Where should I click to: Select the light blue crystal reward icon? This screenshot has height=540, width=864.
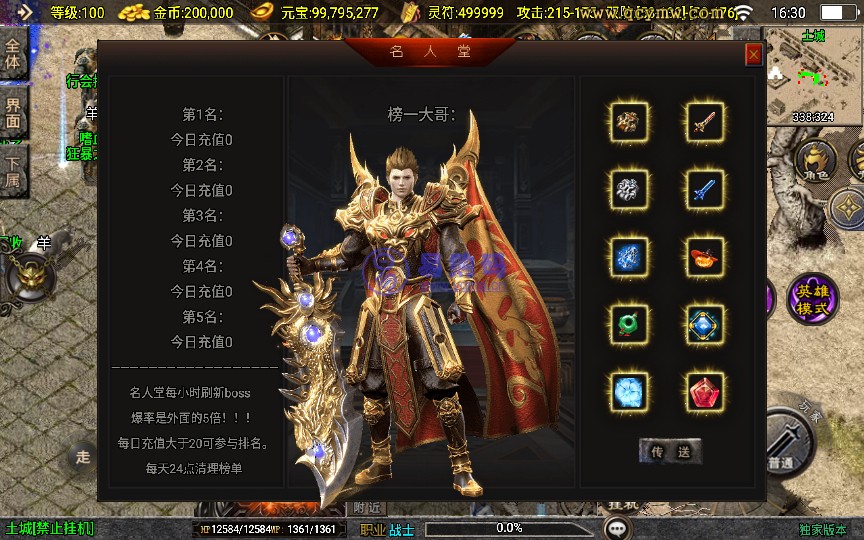coord(629,389)
